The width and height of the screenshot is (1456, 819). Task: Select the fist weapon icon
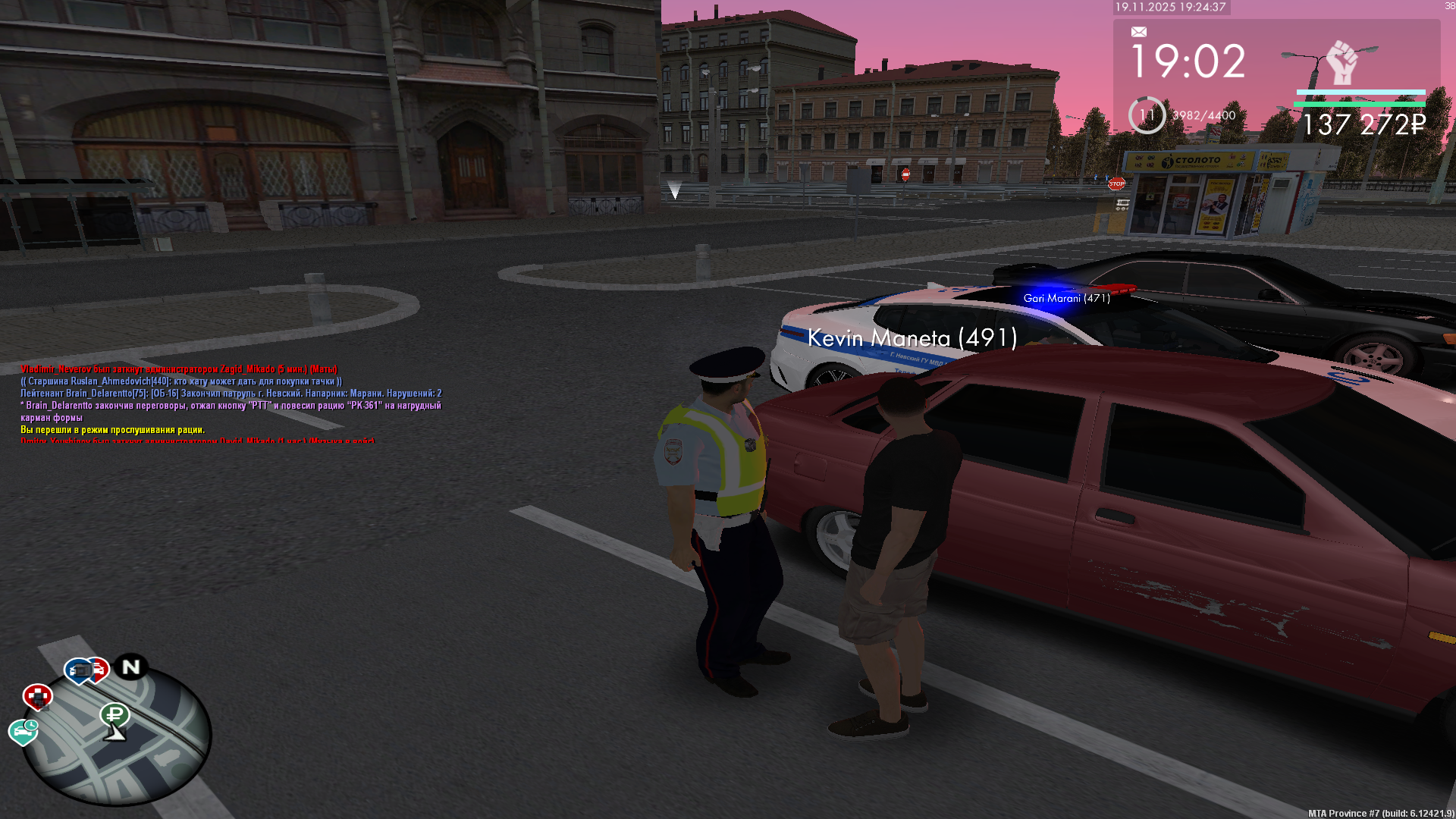tap(1341, 61)
